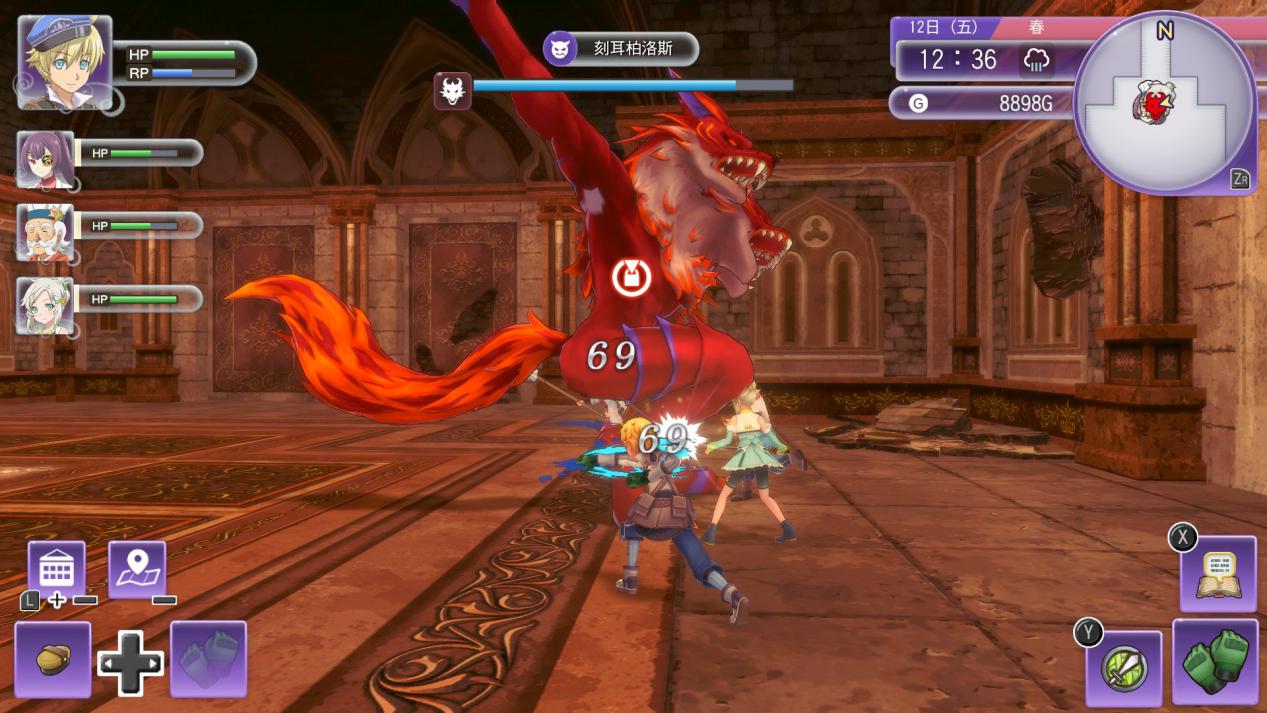Open the map with the location pin icon

pyautogui.click(x=137, y=569)
